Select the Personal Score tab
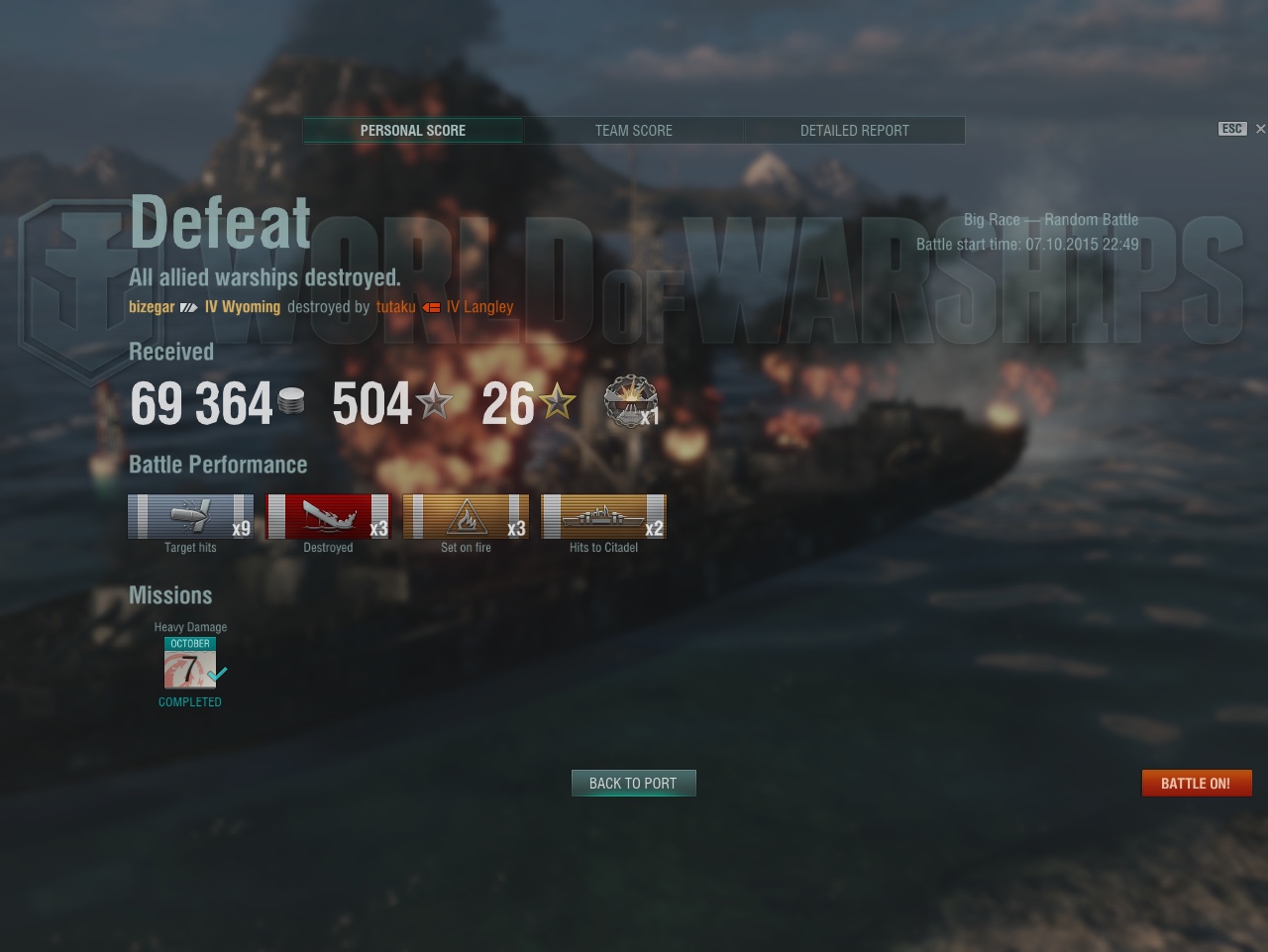Viewport: 1268px width, 952px height. pos(413,131)
